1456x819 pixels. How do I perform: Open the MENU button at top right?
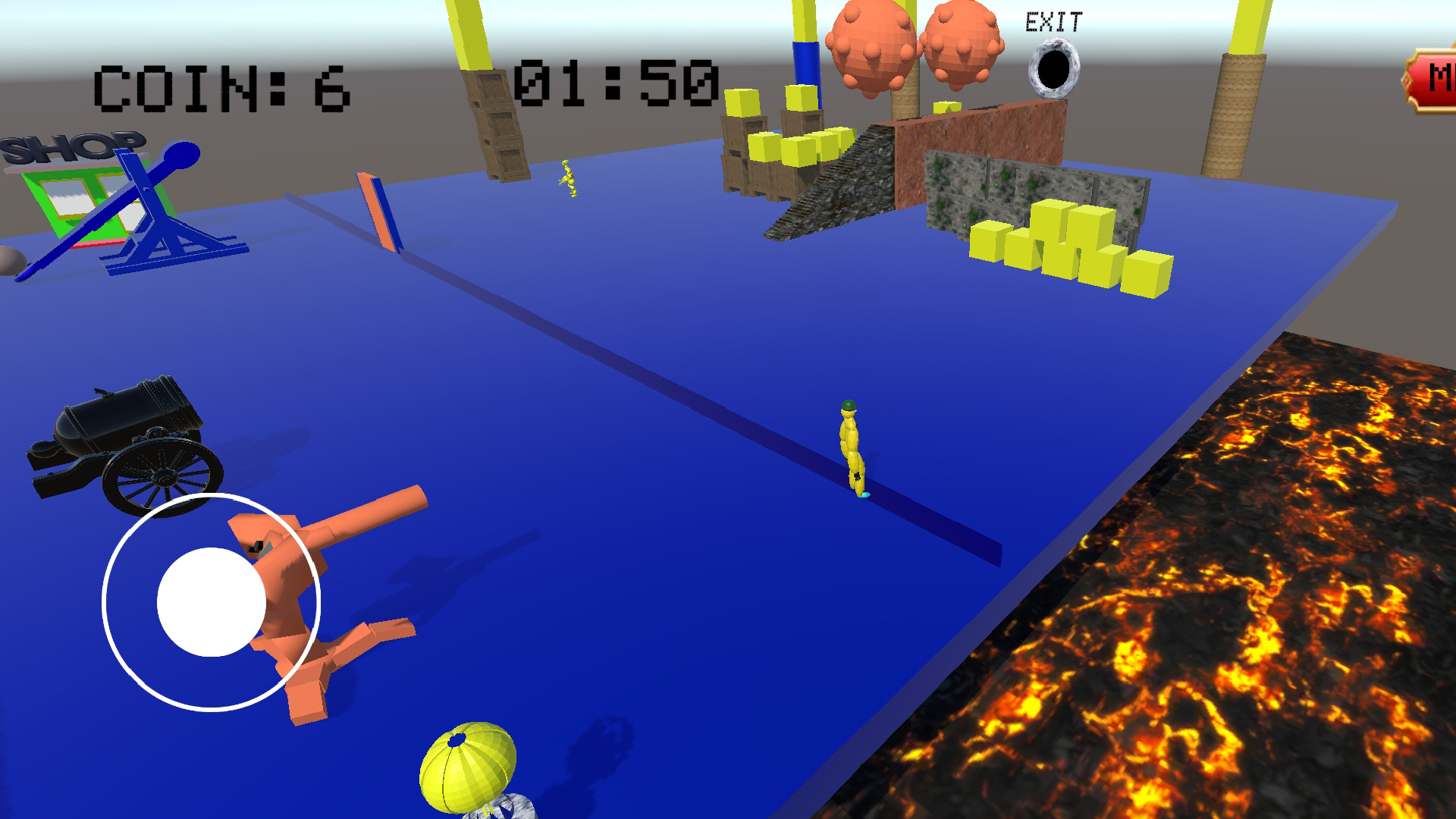click(1441, 76)
